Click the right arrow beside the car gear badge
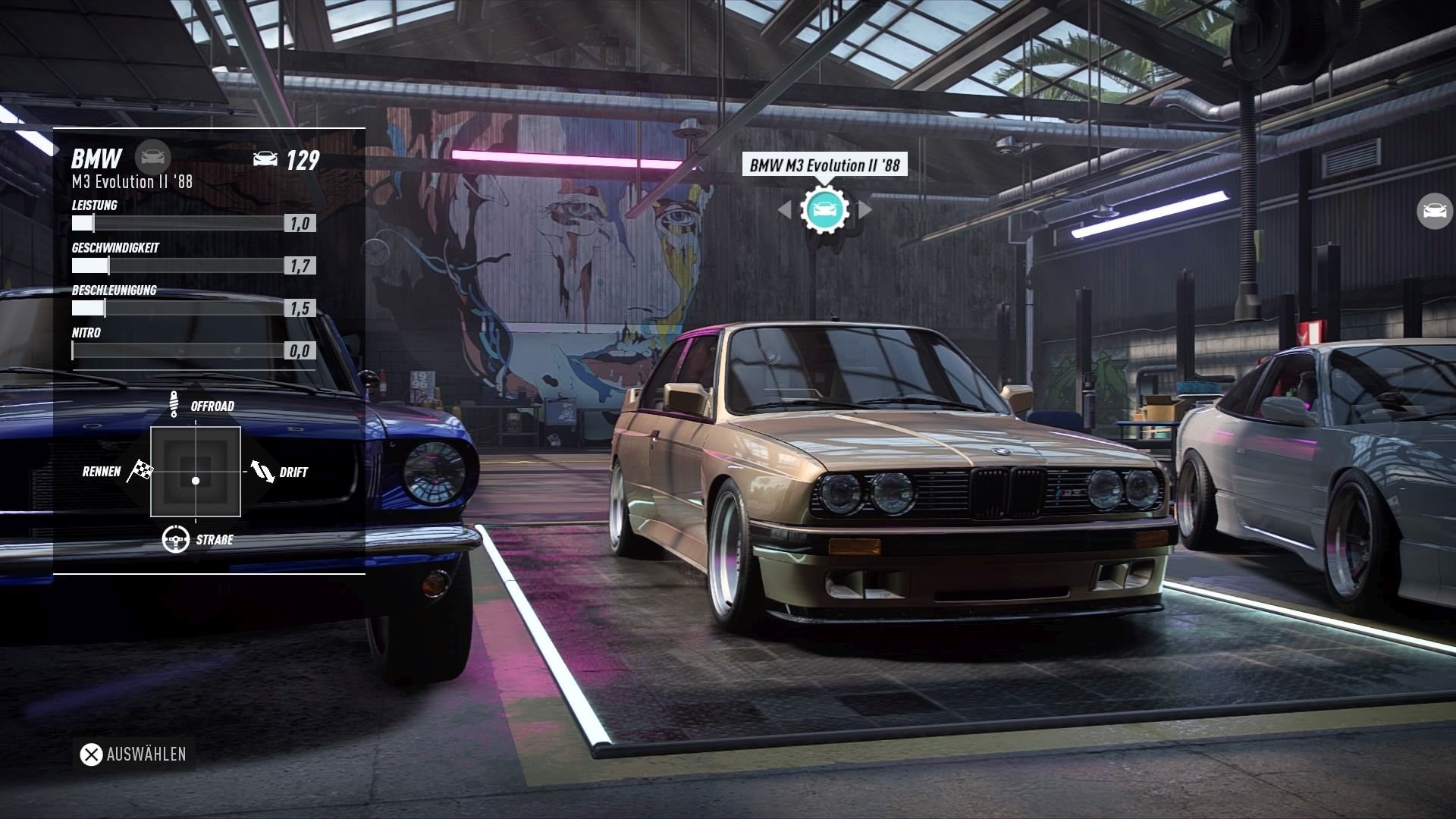1456x819 pixels. click(x=864, y=210)
